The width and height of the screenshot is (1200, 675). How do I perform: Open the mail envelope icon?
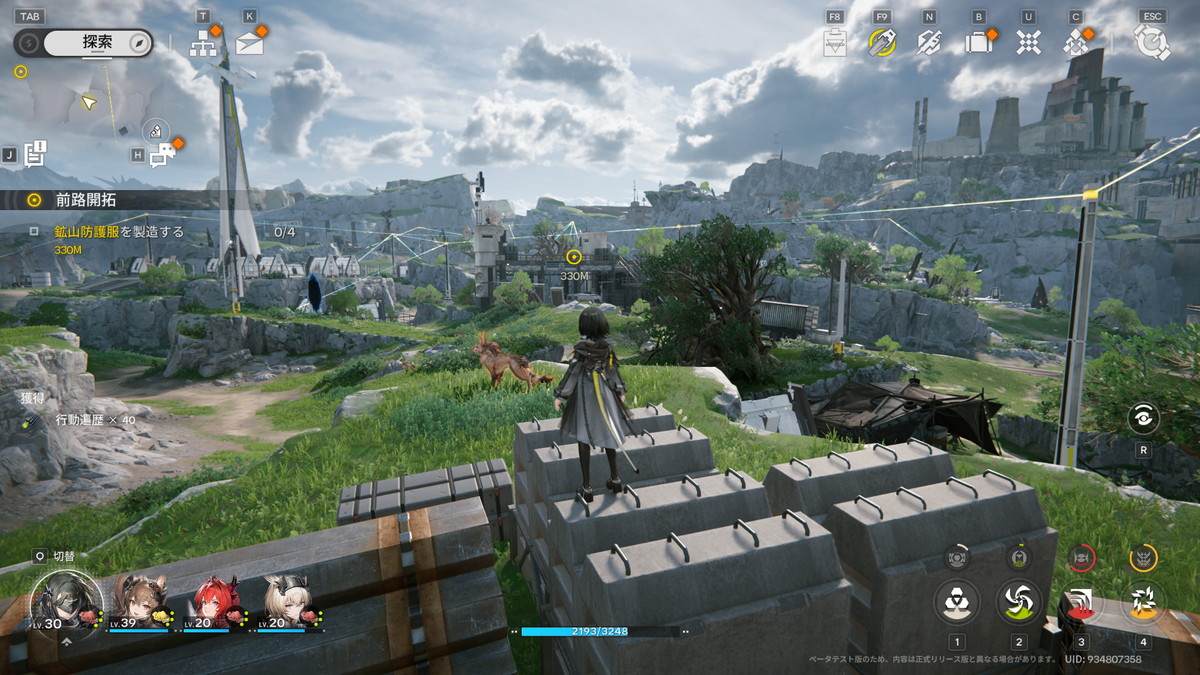249,43
